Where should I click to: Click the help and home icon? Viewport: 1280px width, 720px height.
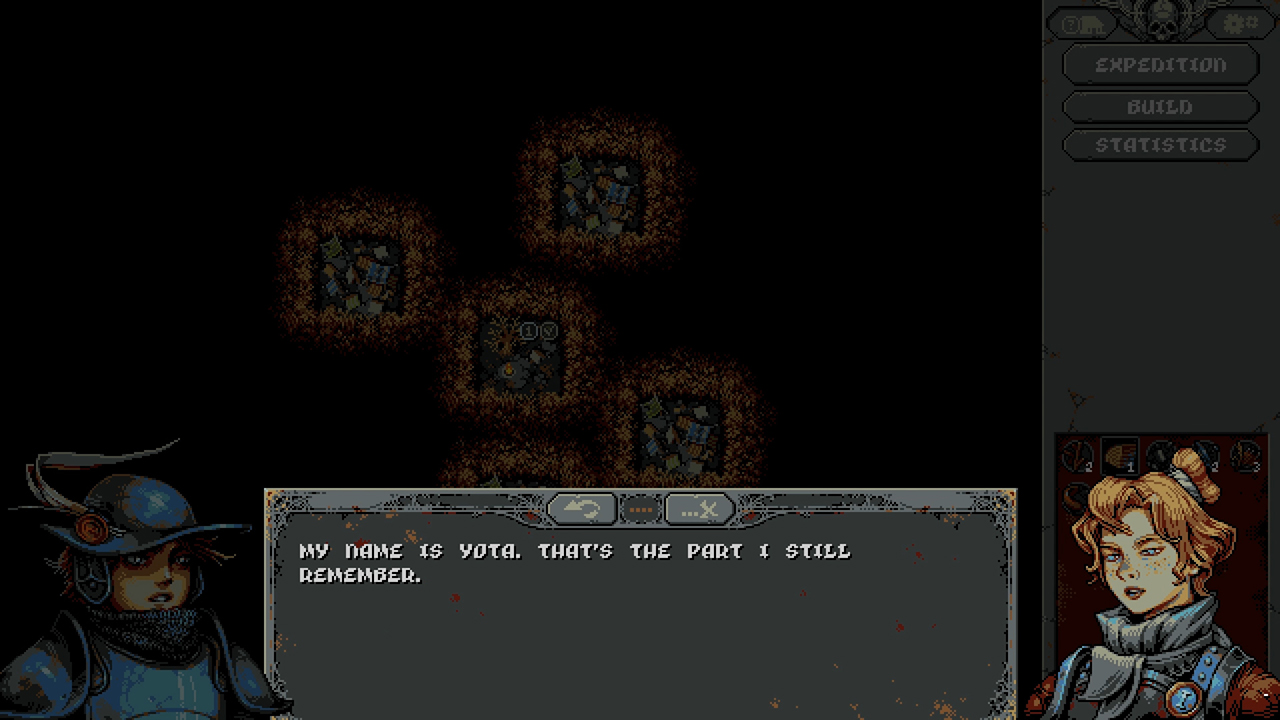pos(1082,22)
